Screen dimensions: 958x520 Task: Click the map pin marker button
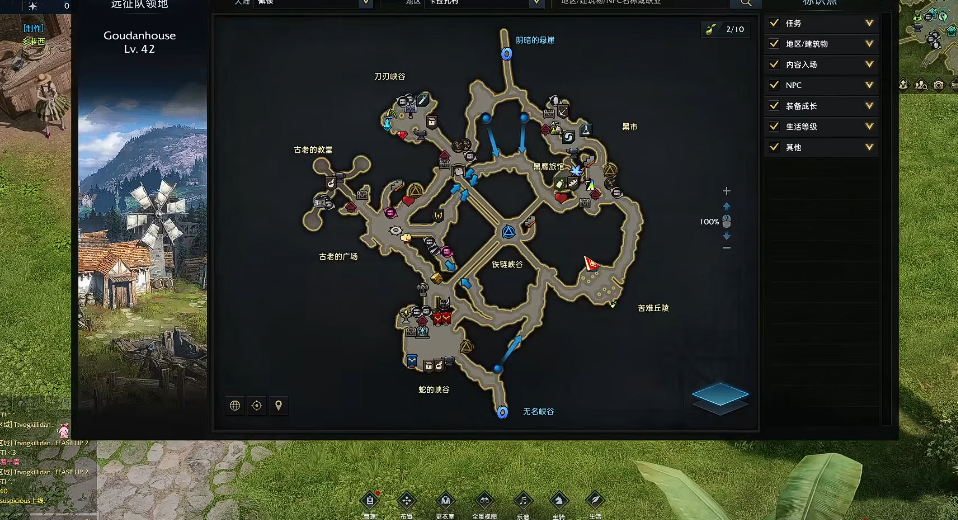[x=279, y=405]
